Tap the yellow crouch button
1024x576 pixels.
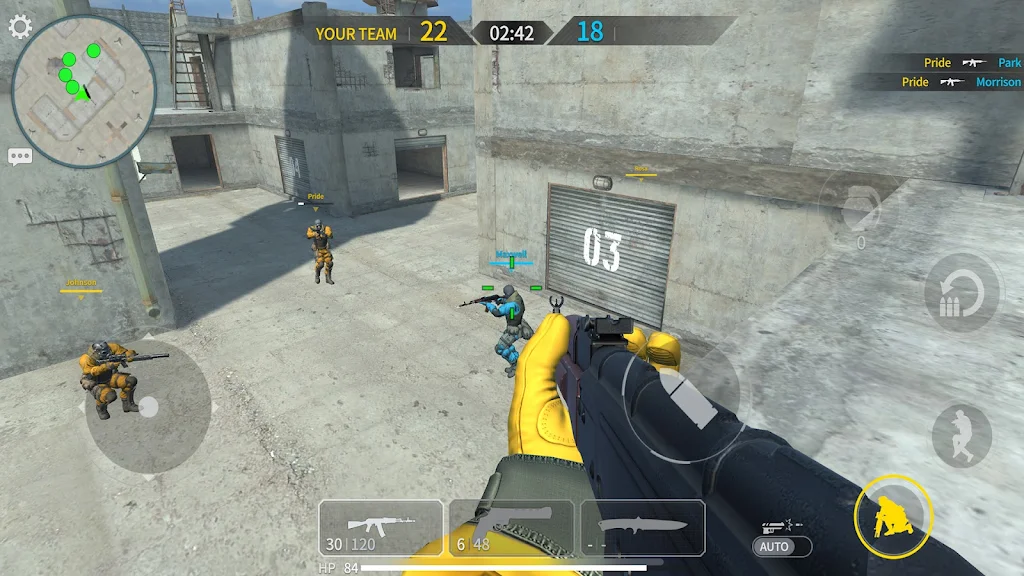(x=893, y=517)
